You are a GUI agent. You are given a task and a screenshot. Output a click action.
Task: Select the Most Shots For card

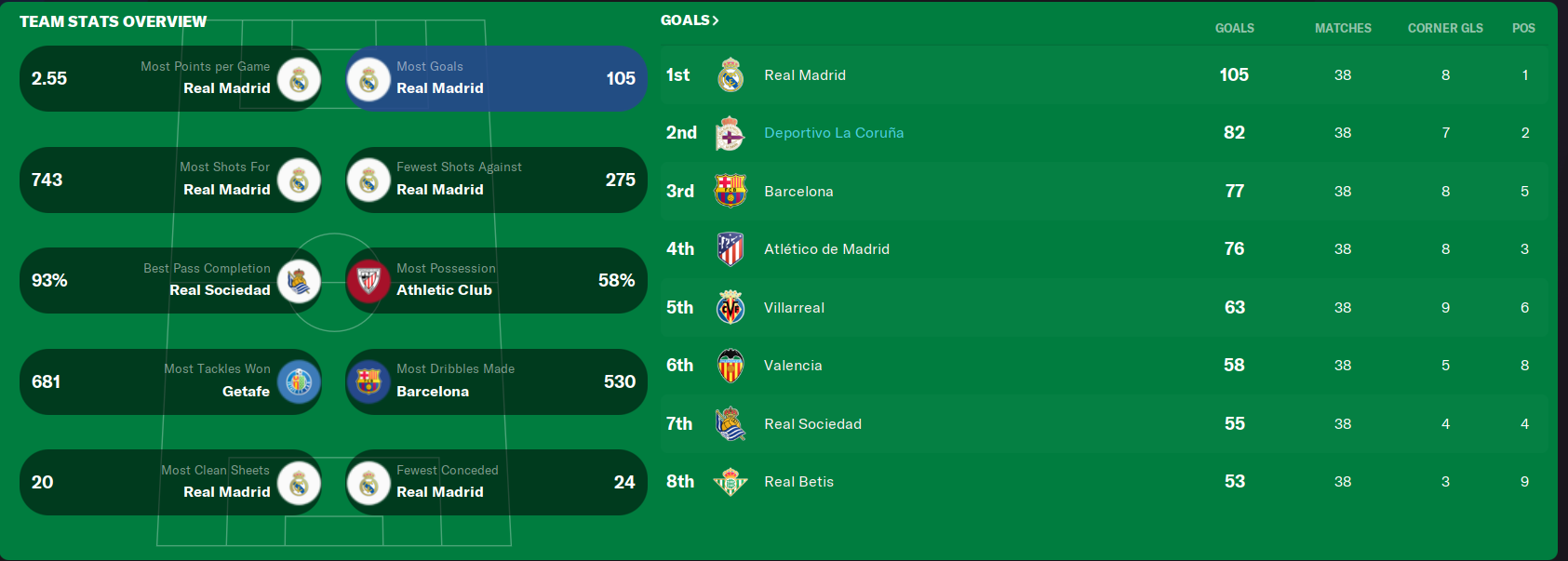(170, 180)
